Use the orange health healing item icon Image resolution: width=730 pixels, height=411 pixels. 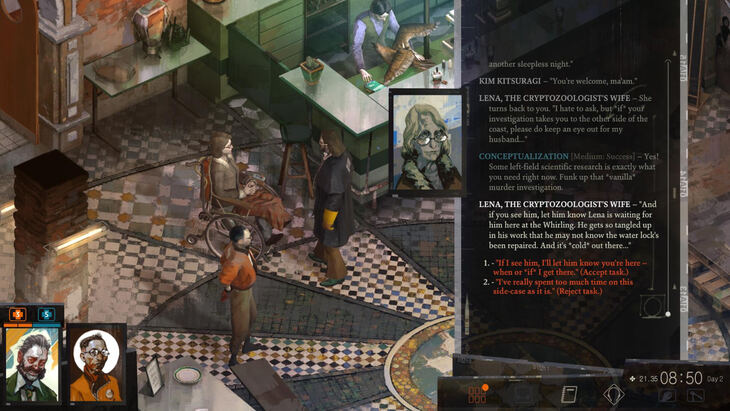(17, 314)
